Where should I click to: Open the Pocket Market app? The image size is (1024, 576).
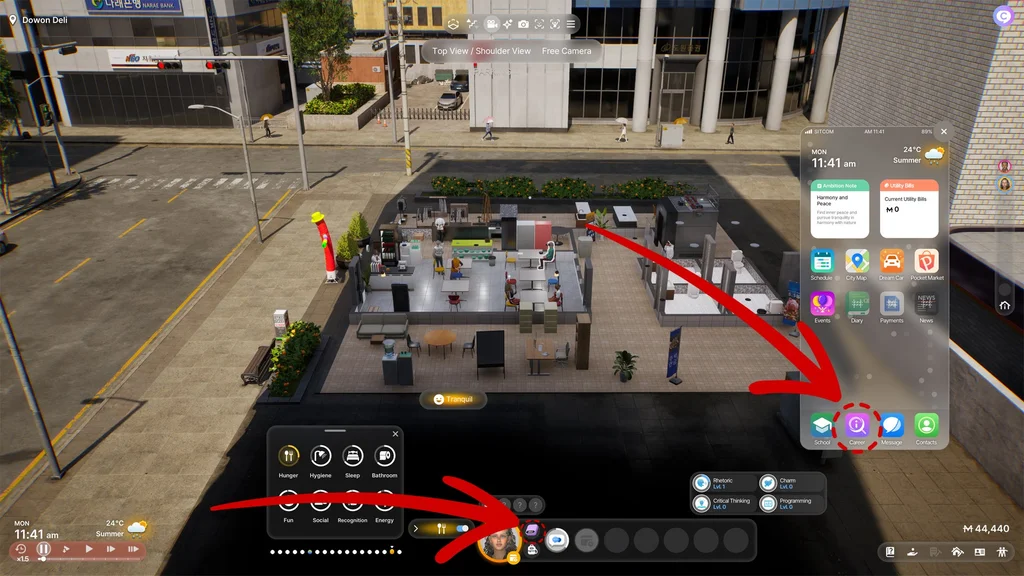coord(927,261)
